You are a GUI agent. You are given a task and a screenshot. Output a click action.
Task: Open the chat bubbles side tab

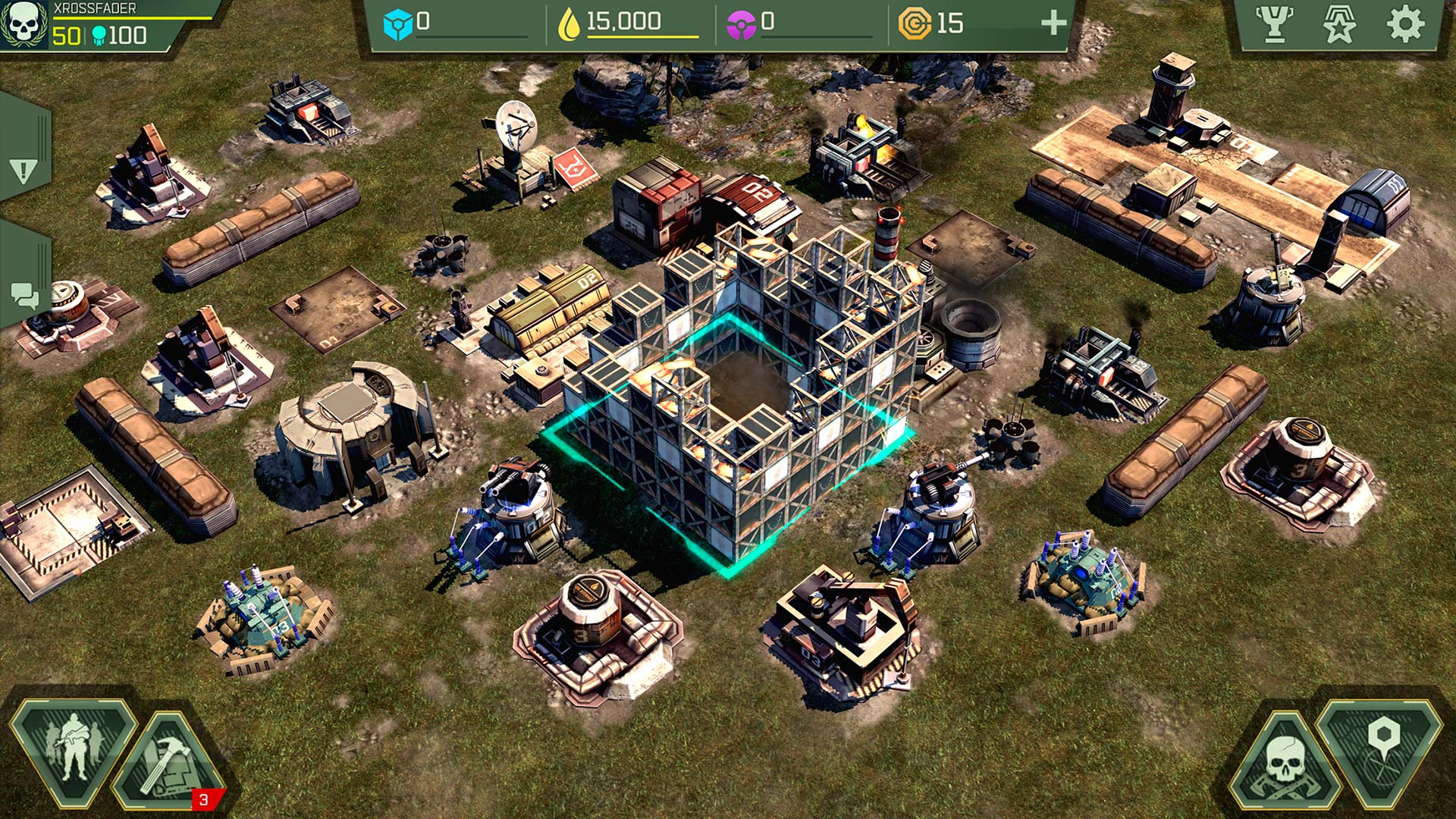[24, 295]
